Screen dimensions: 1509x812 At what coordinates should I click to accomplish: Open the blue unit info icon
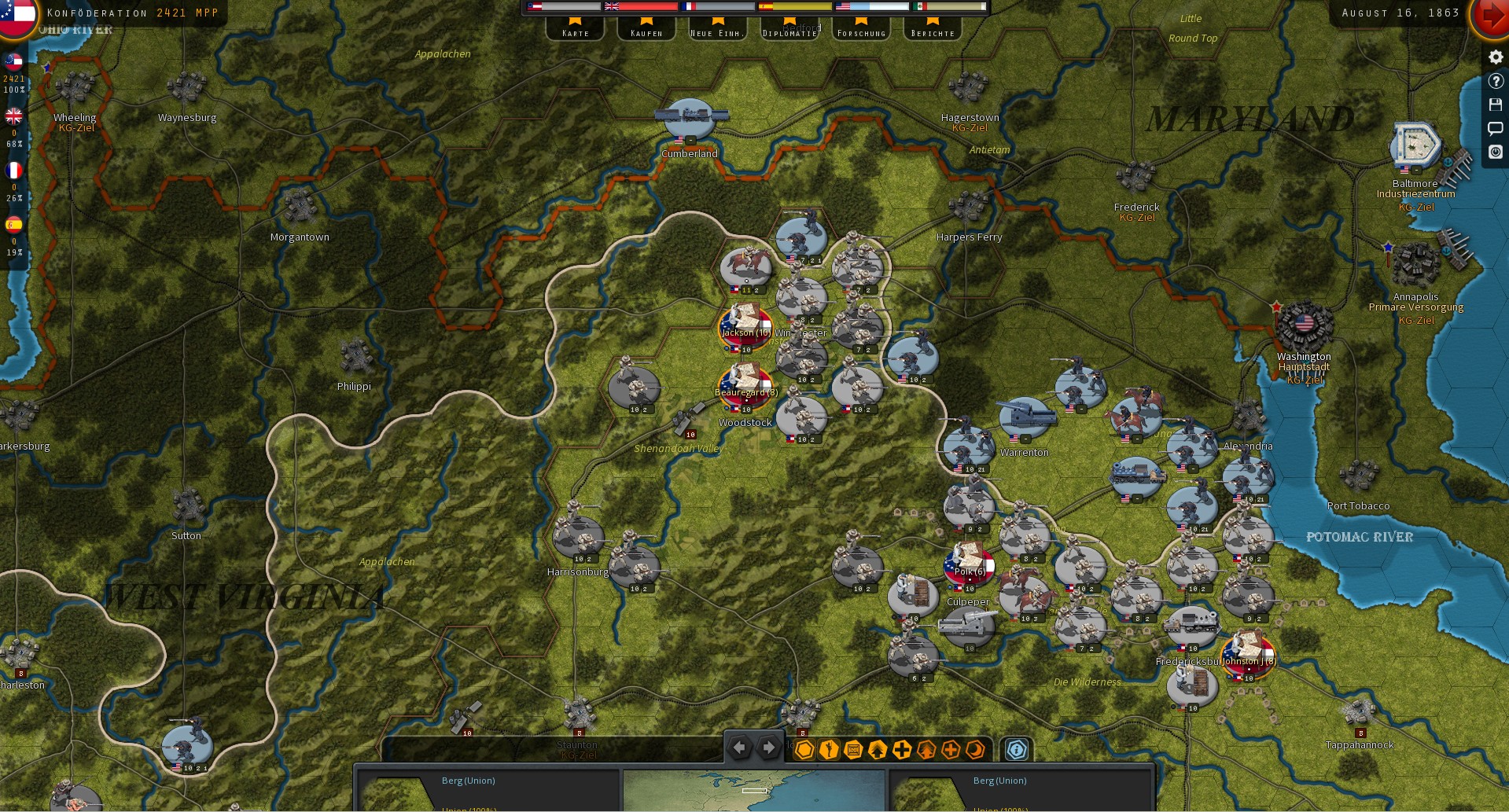point(1017,749)
